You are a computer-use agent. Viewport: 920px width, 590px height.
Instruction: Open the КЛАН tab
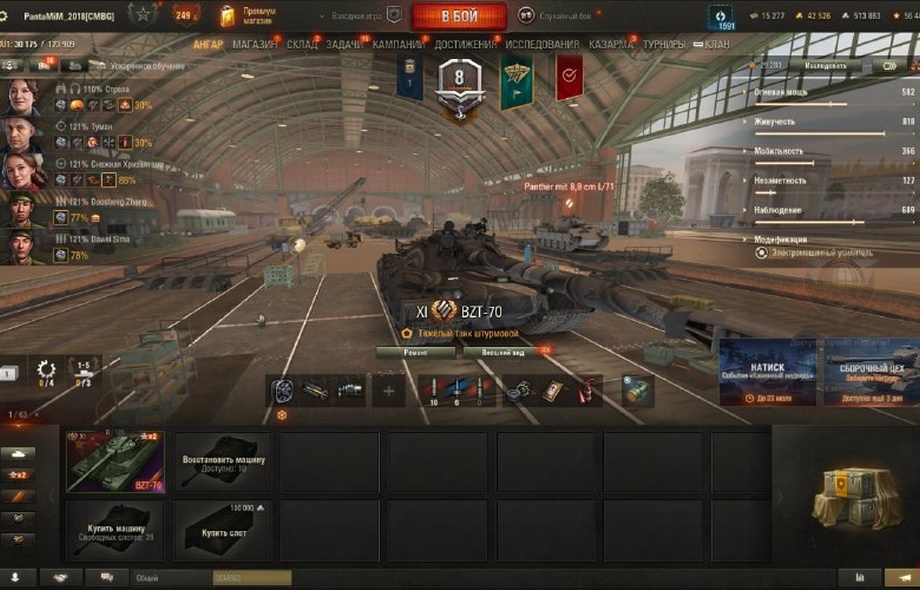(x=716, y=45)
